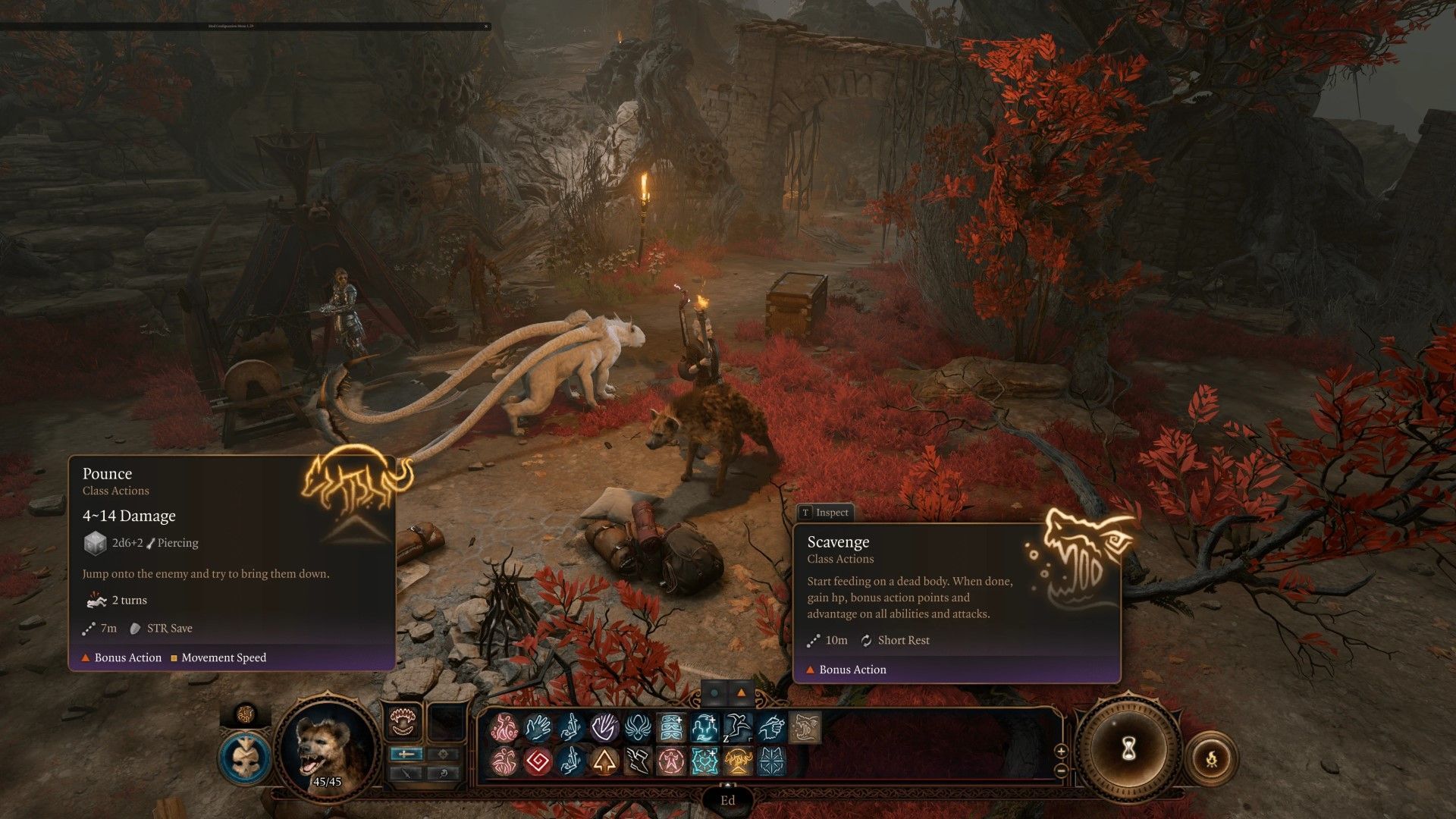The height and width of the screenshot is (819, 1456).
Task: Activate the blue open hand ability
Action: pyautogui.click(x=538, y=728)
